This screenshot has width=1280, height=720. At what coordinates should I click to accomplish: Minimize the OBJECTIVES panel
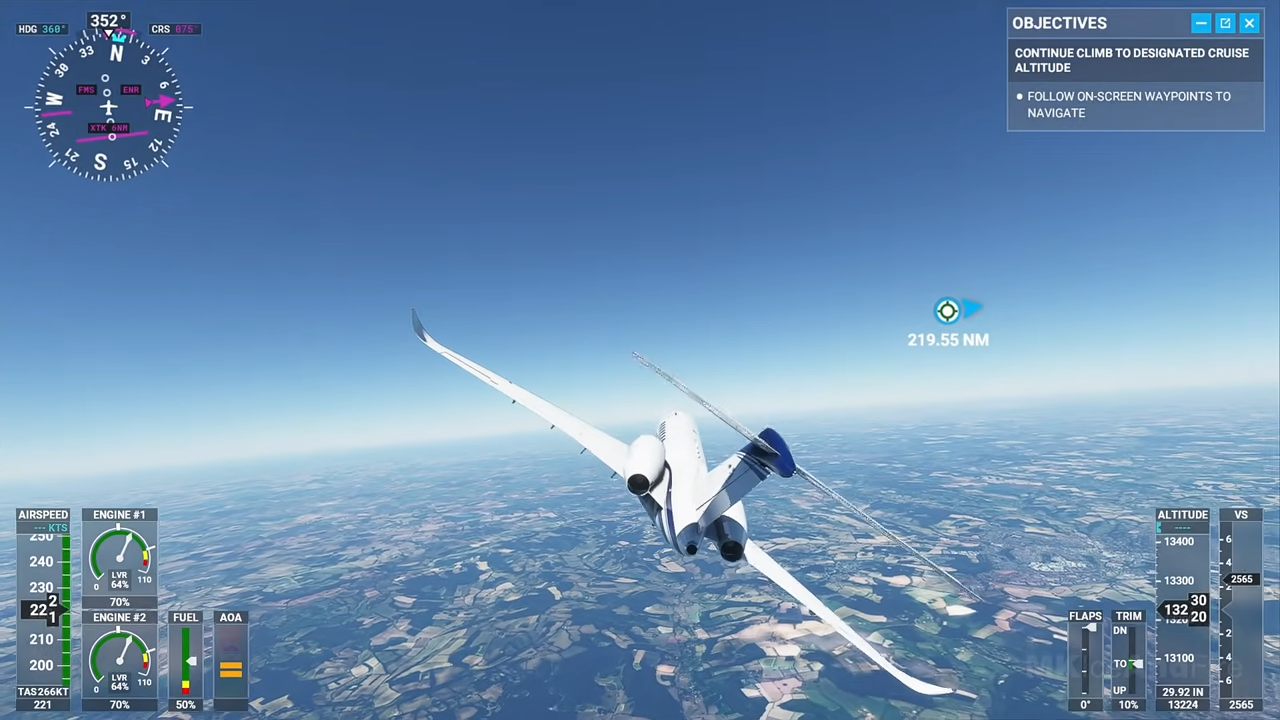click(x=1201, y=22)
